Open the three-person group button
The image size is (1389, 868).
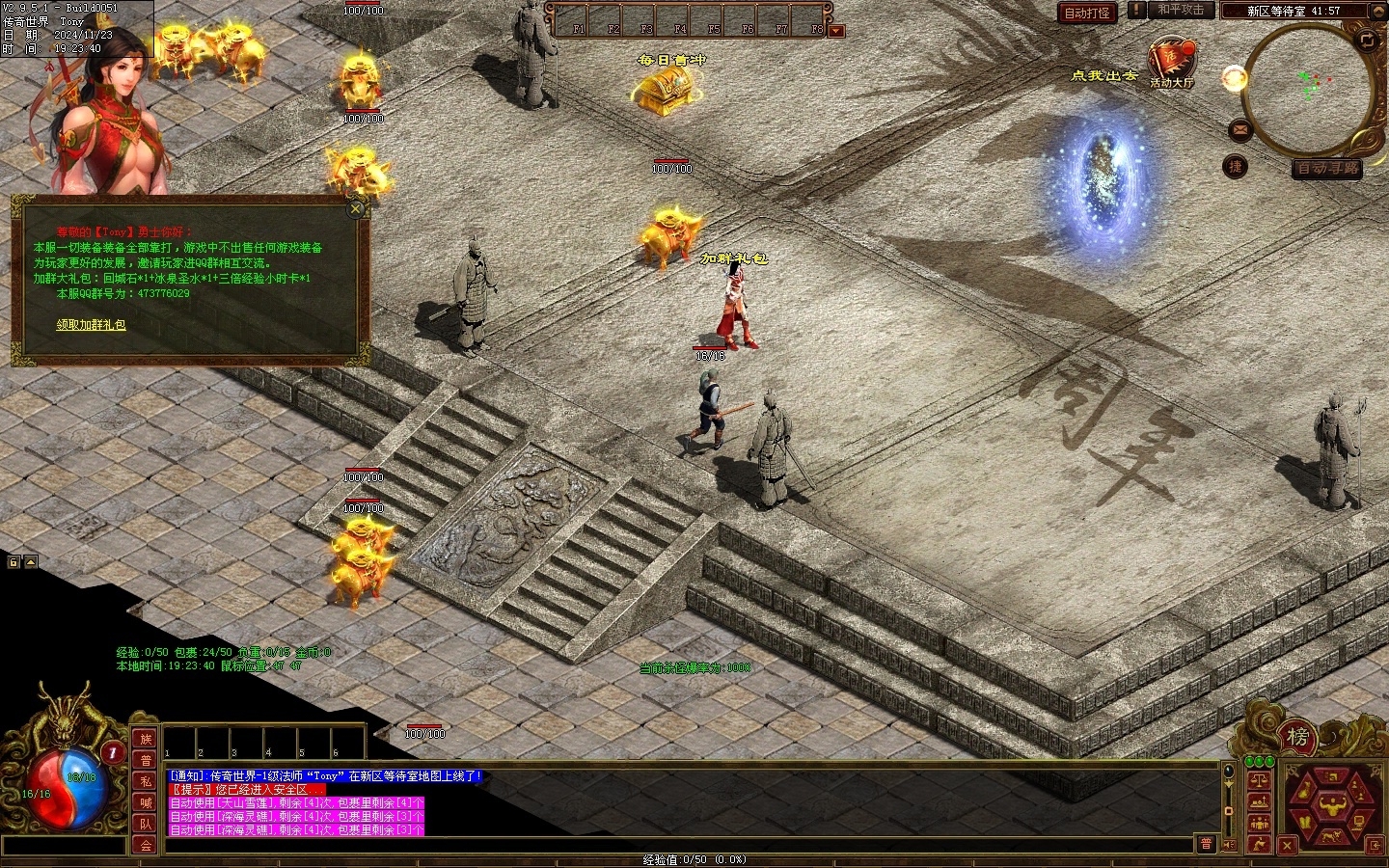pyautogui.click(x=1260, y=823)
